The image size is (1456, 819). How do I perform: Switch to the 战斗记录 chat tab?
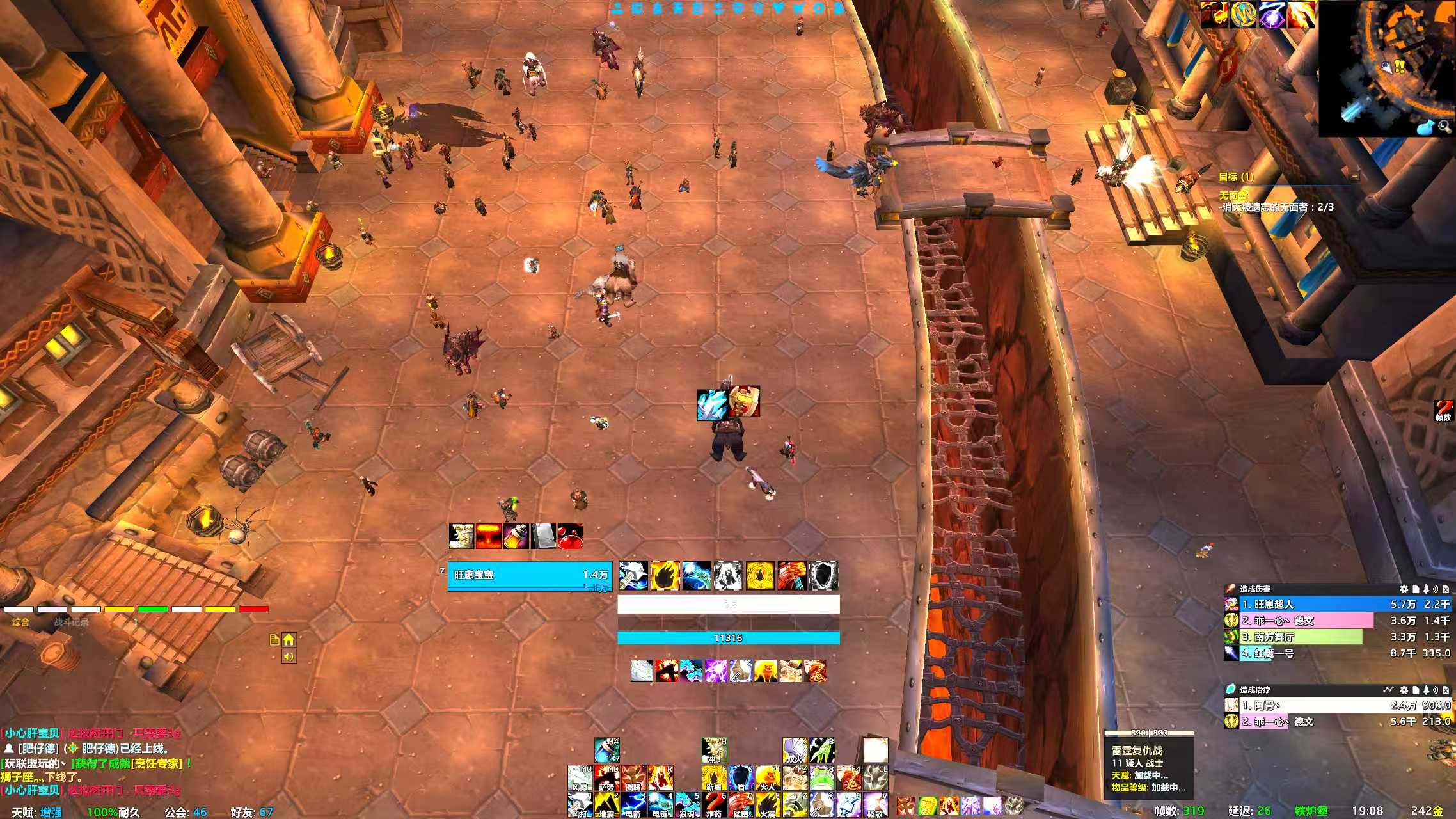tap(72, 622)
